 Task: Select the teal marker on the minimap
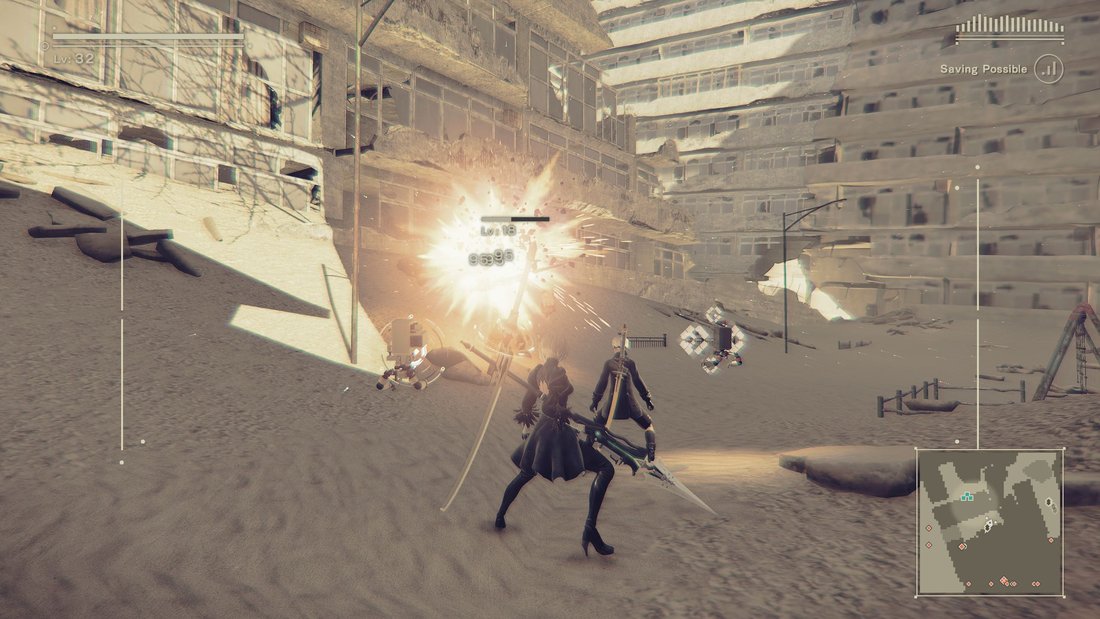click(x=966, y=496)
